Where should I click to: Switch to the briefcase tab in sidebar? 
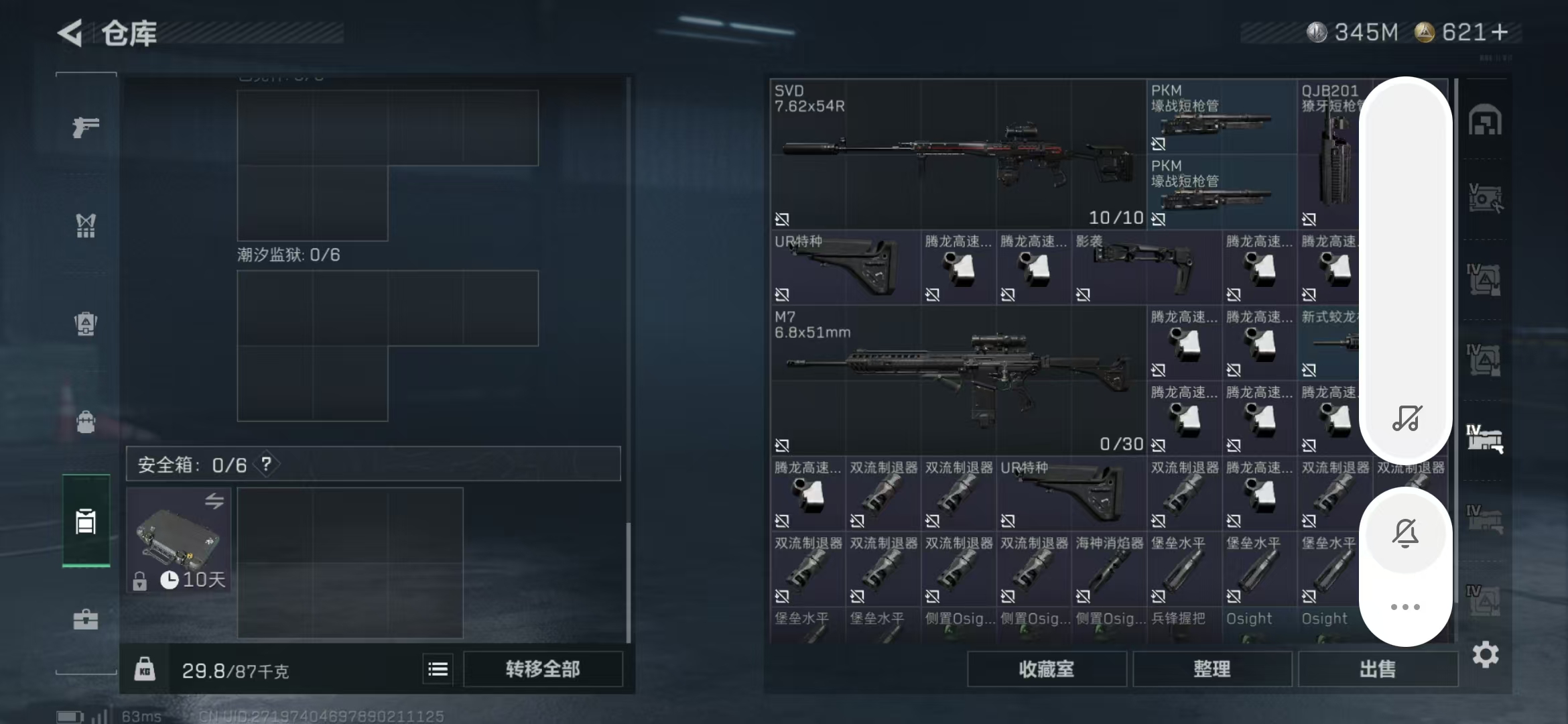[x=86, y=619]
